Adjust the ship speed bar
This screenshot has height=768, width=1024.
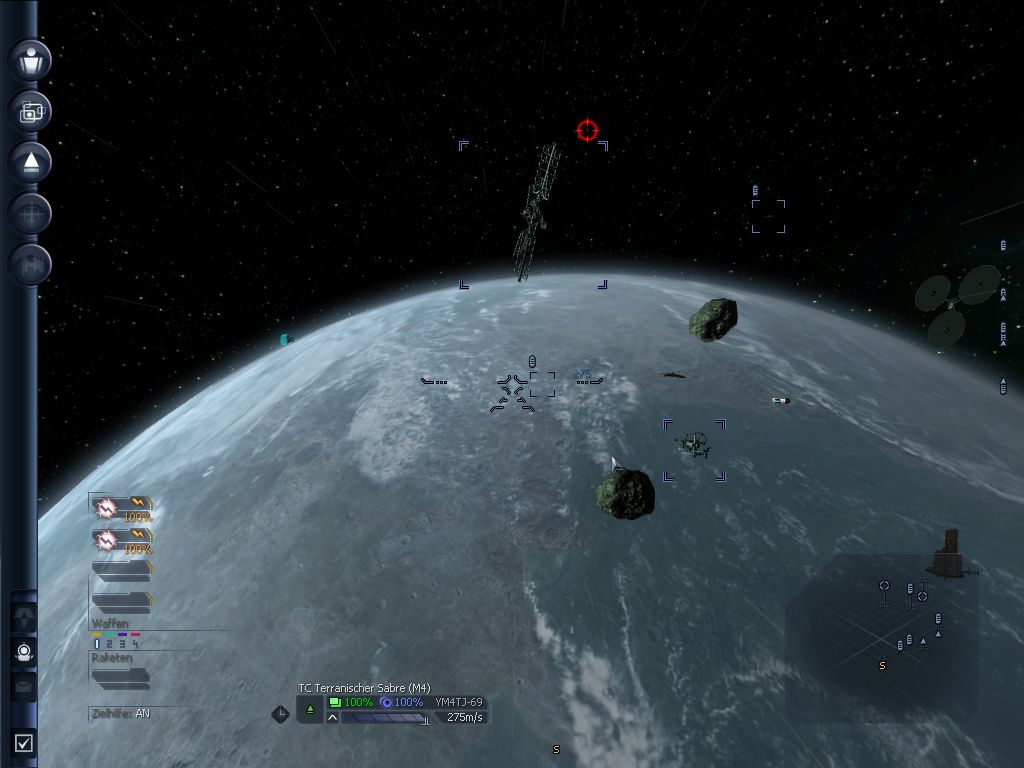click(x=385, y=718)
